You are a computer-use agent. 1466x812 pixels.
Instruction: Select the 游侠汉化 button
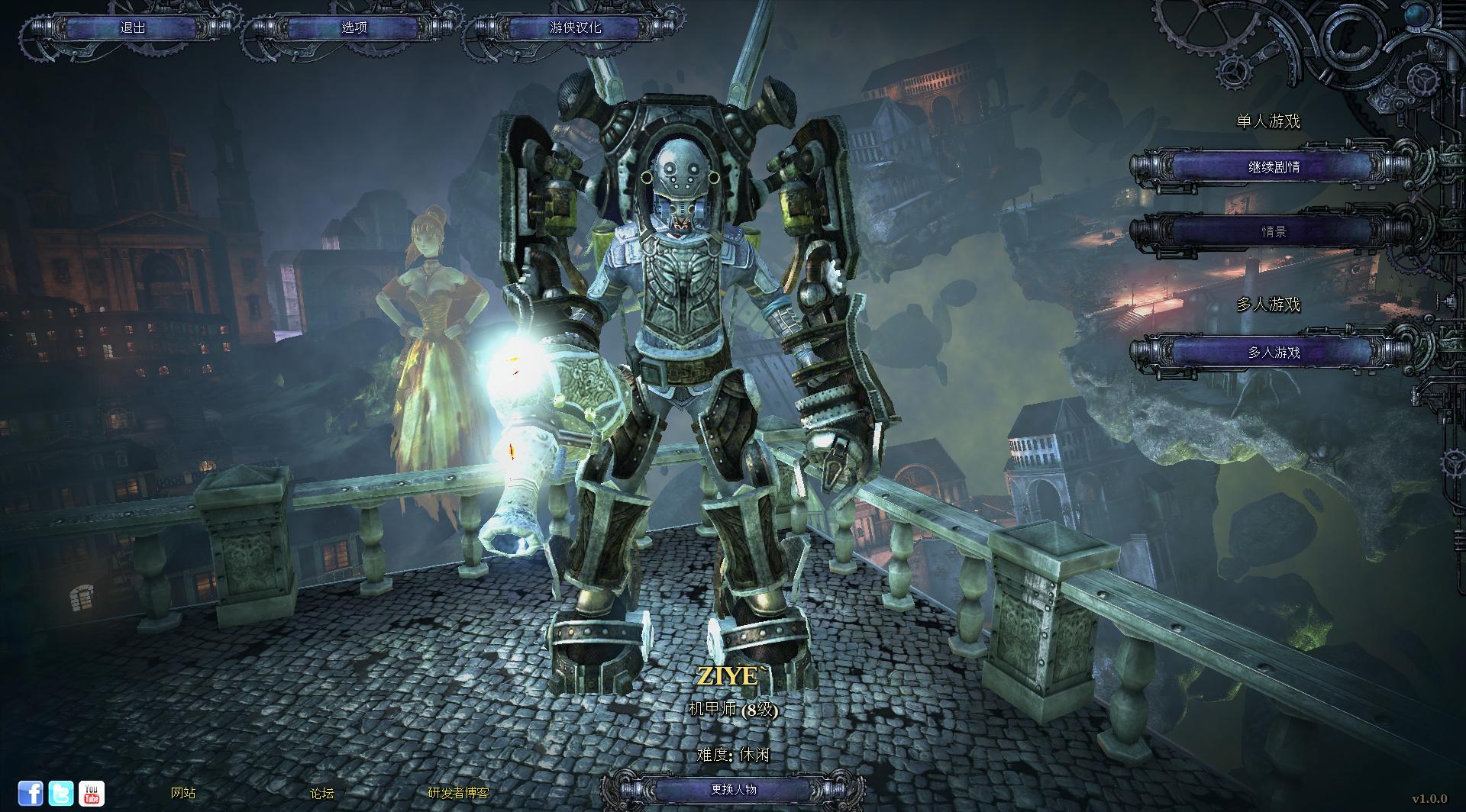coord(575,27)
